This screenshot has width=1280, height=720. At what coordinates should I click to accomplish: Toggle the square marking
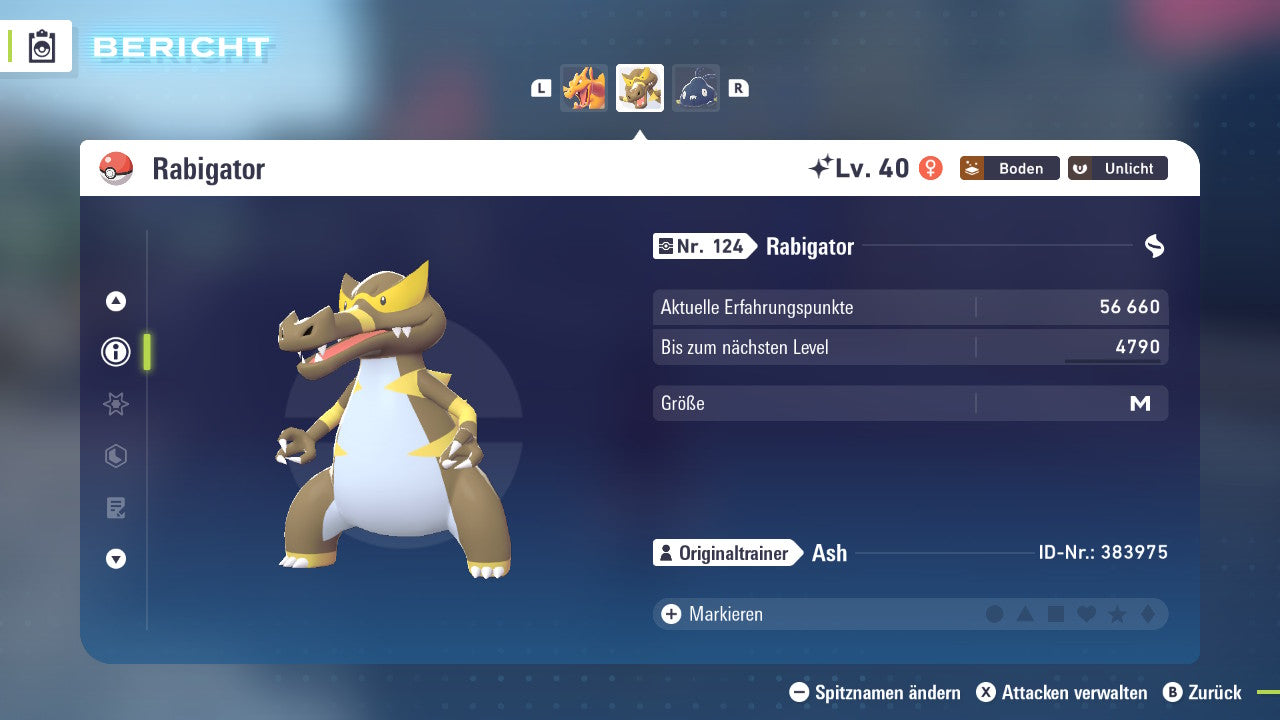[x=1056, y=614]
